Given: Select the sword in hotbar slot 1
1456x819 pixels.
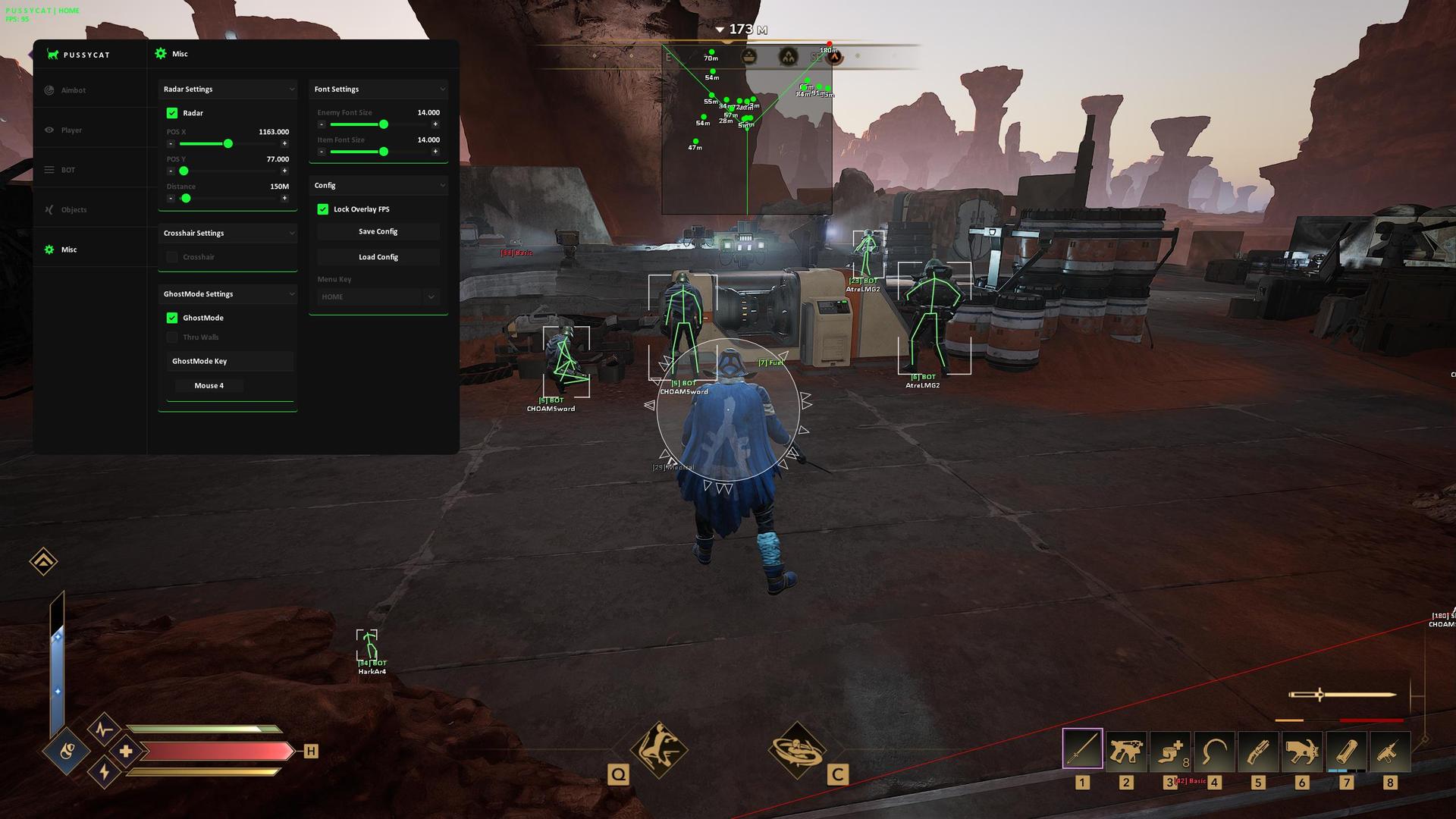Looking at the screenshot, I should tap(1082, 750).
